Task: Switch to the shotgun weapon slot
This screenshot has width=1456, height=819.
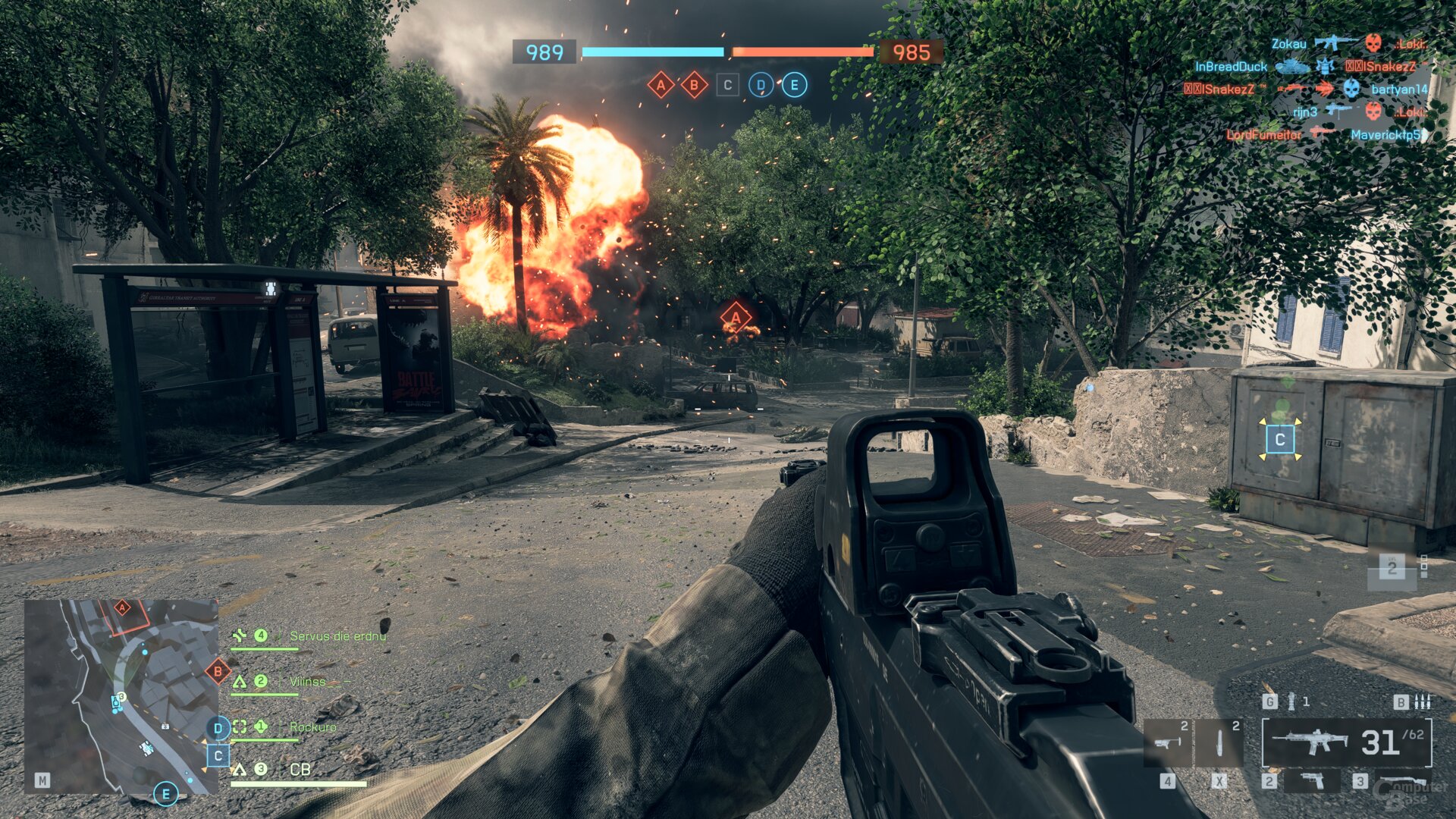Action: [1401, 780]
